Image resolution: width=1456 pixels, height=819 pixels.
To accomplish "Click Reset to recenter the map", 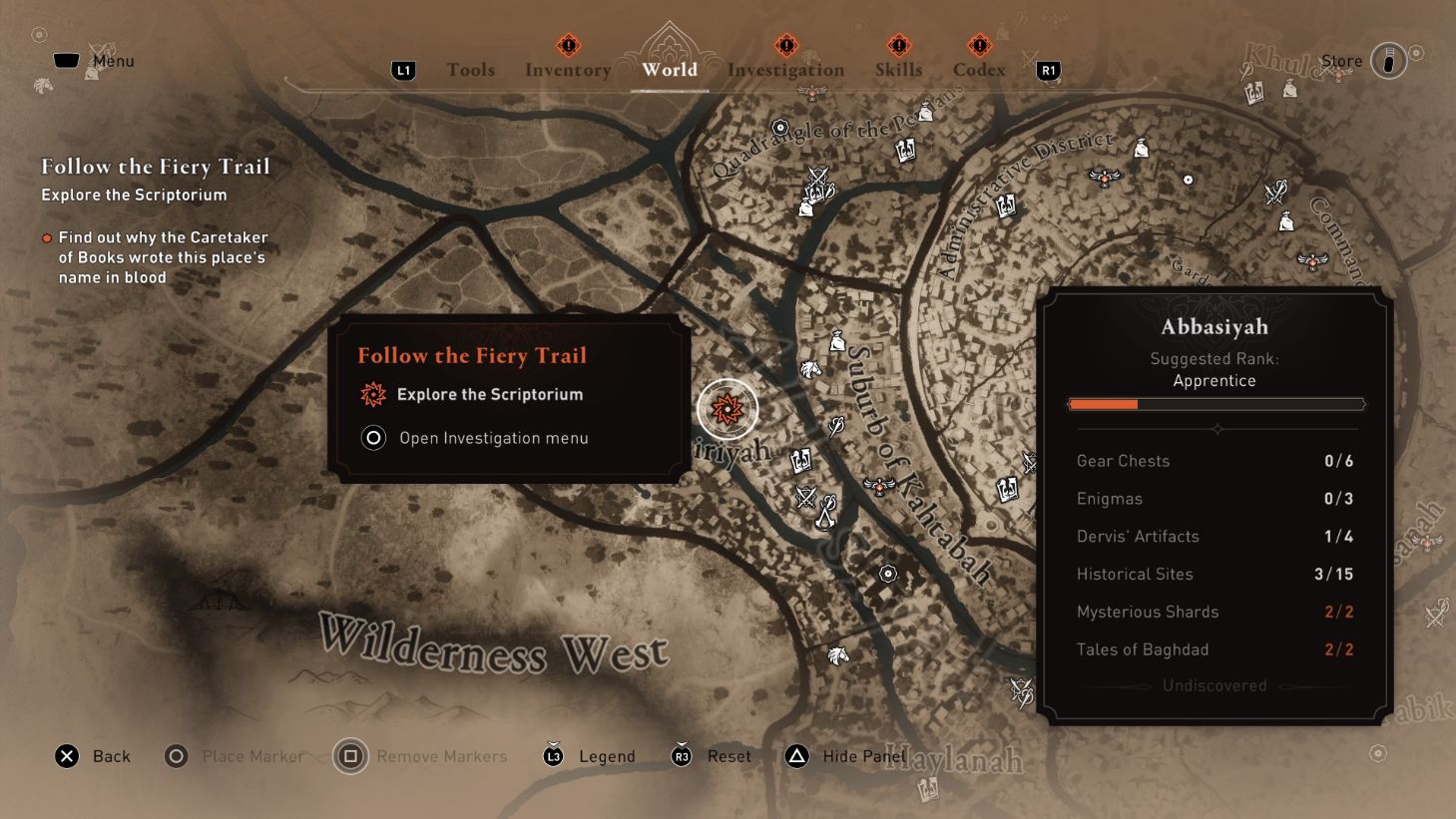I will (728, 756).
